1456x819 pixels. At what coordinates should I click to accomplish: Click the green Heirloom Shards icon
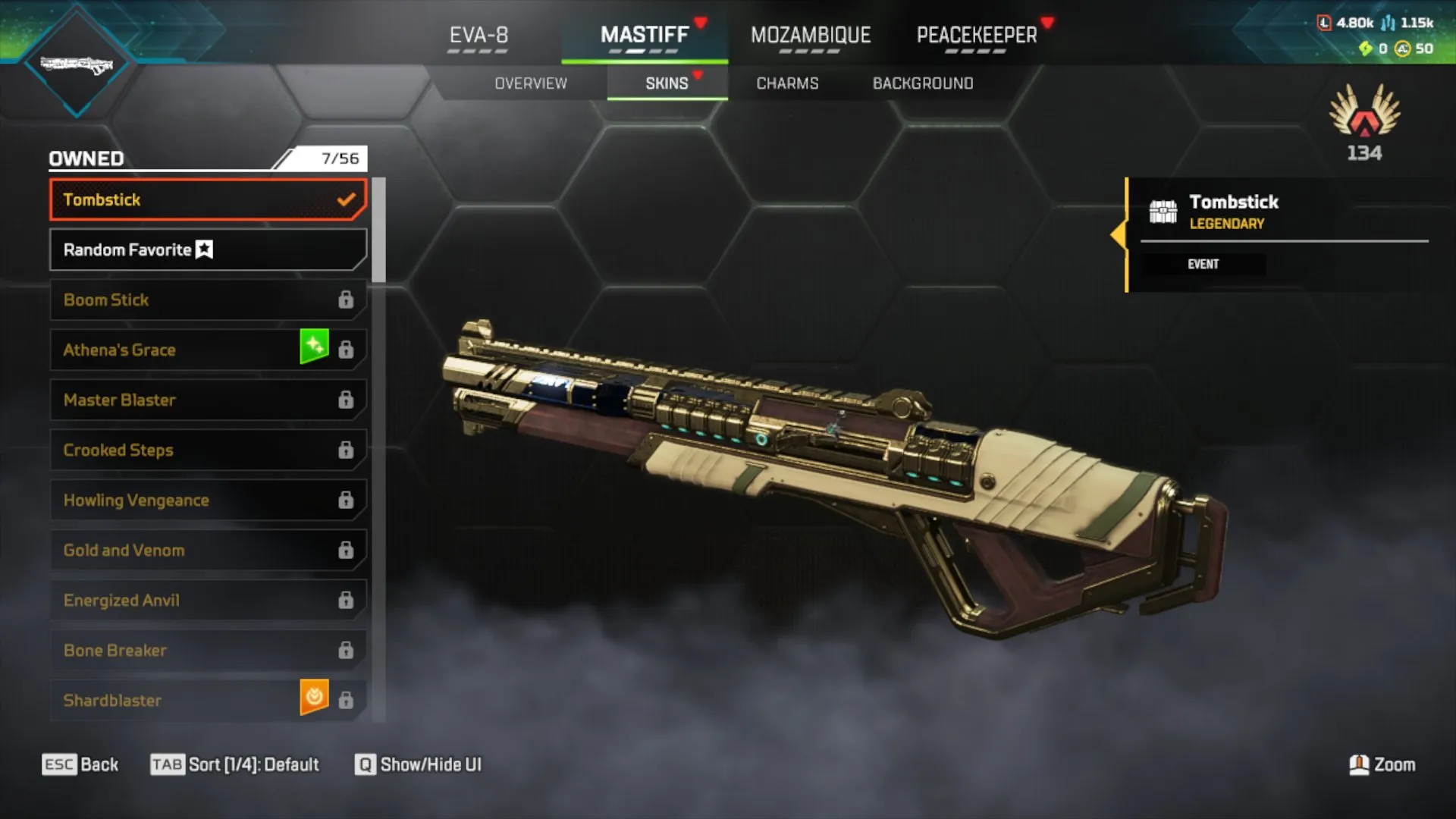click(1365, 48)
